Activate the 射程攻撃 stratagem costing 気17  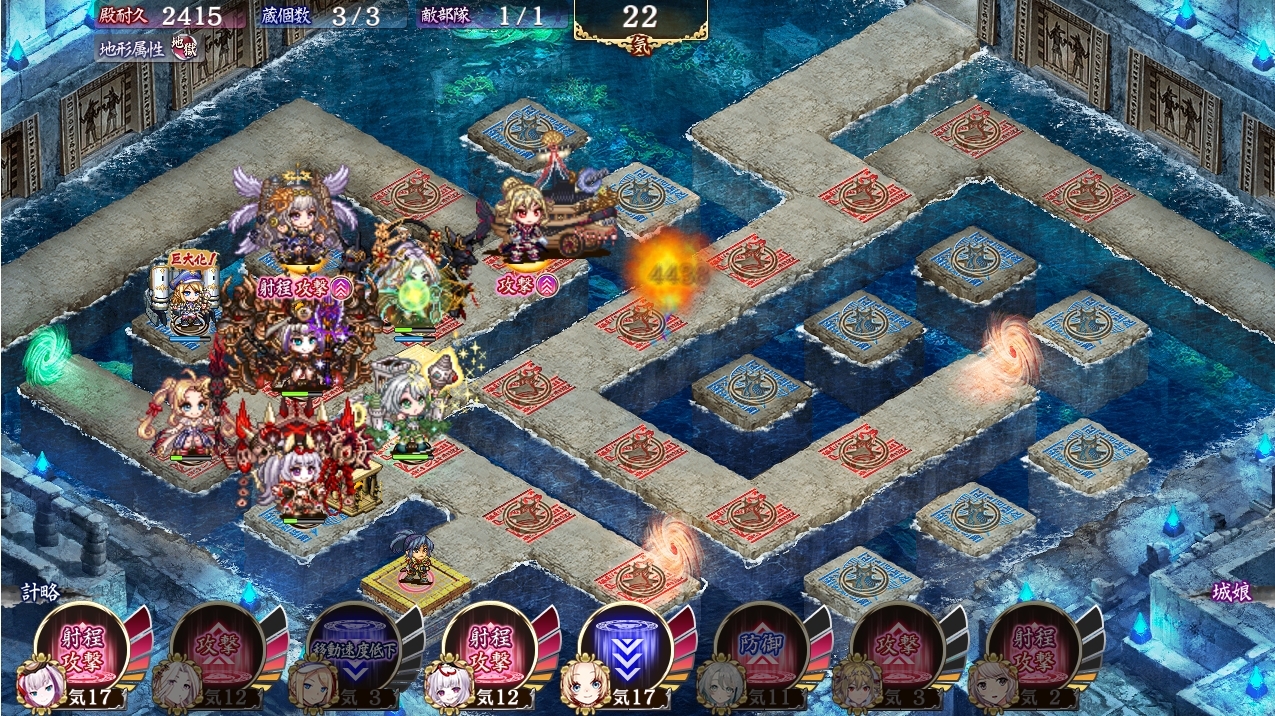[82, 648]
